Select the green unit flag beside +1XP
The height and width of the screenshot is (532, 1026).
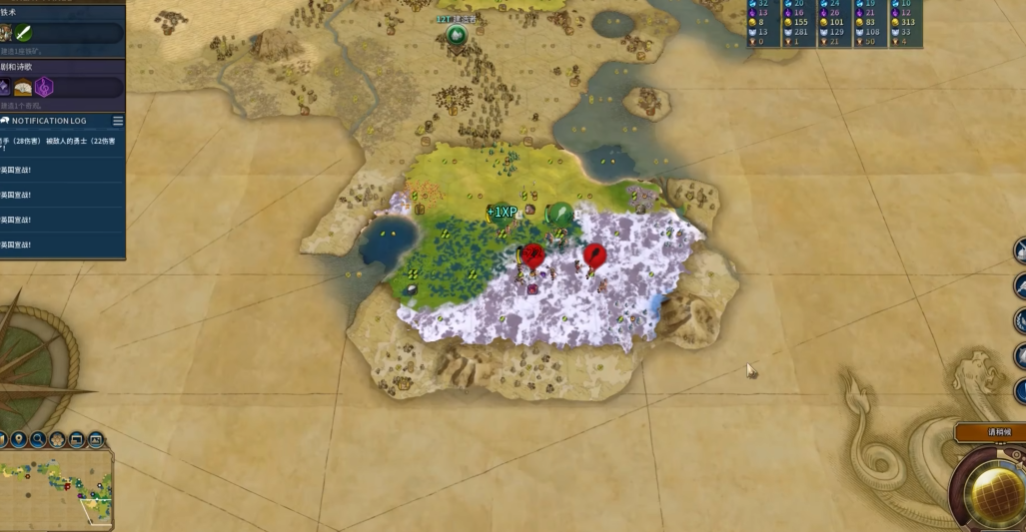559,214
